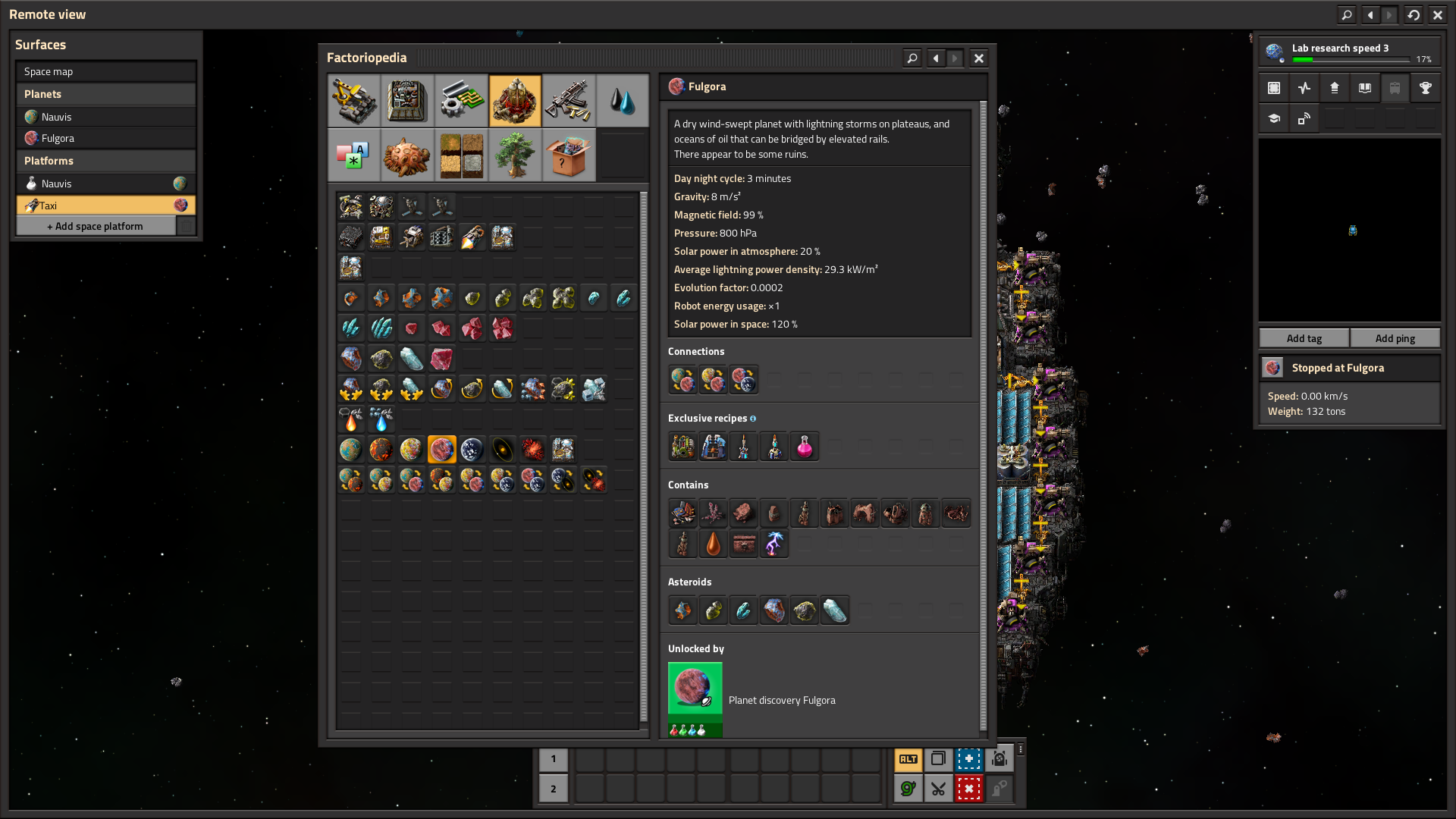Select Space map in Surfaces list
Image resolution: width=1456 pixels, height=819 pixels.
coord(105,71)
